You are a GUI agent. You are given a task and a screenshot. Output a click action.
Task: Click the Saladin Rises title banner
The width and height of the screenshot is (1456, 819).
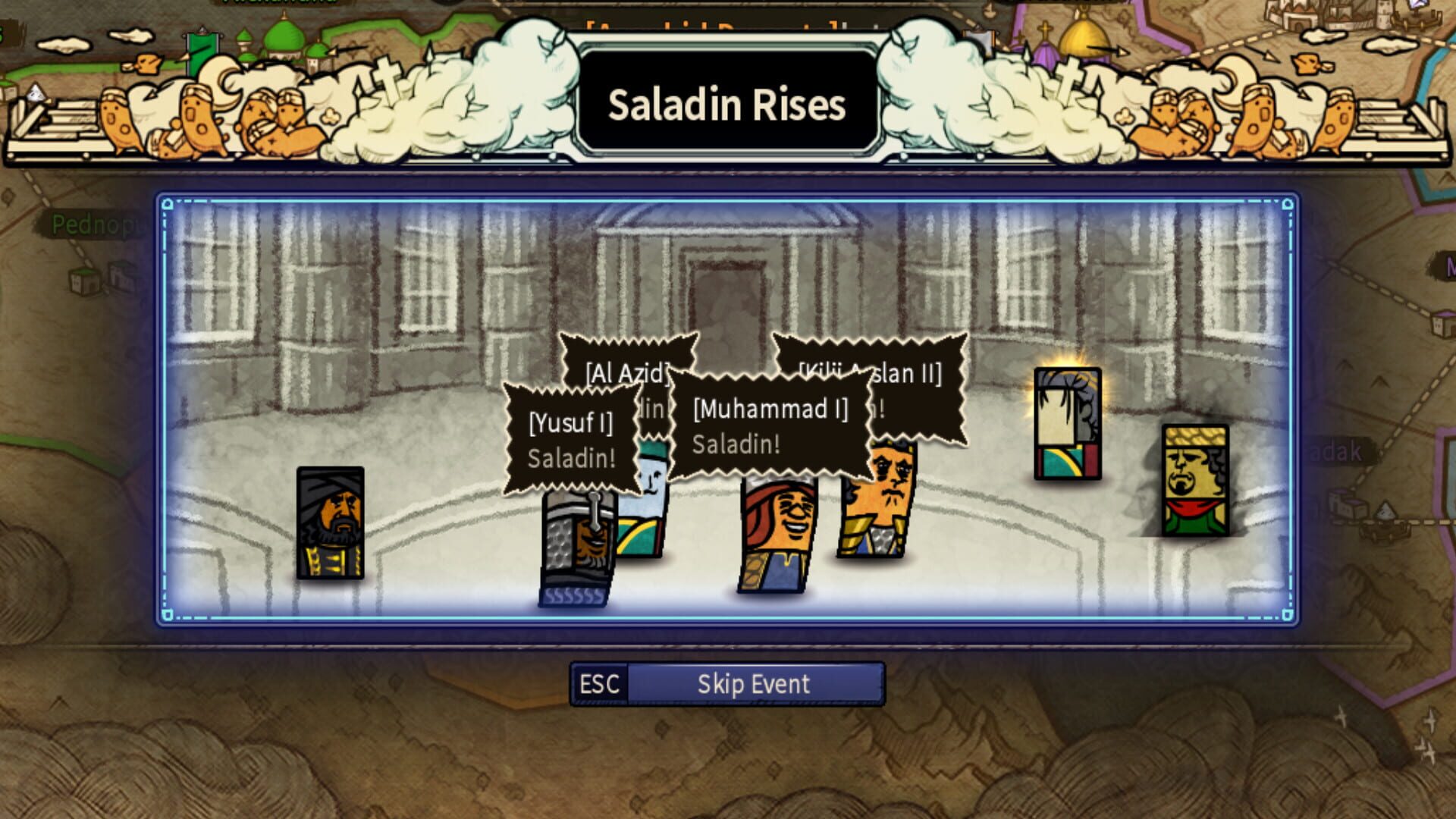click(726, 105)
